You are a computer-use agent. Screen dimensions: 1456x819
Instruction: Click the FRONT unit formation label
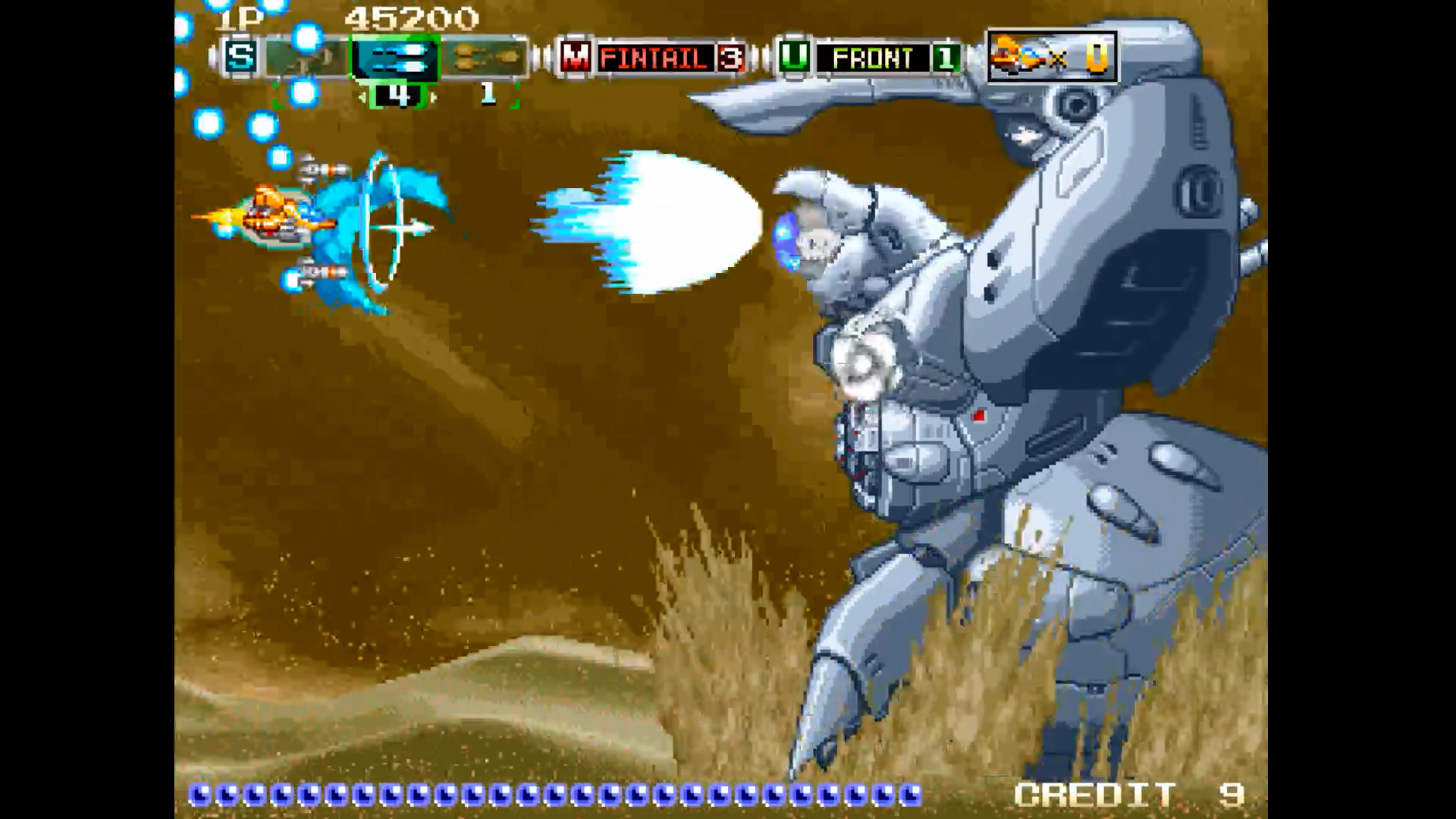[871, 58]
